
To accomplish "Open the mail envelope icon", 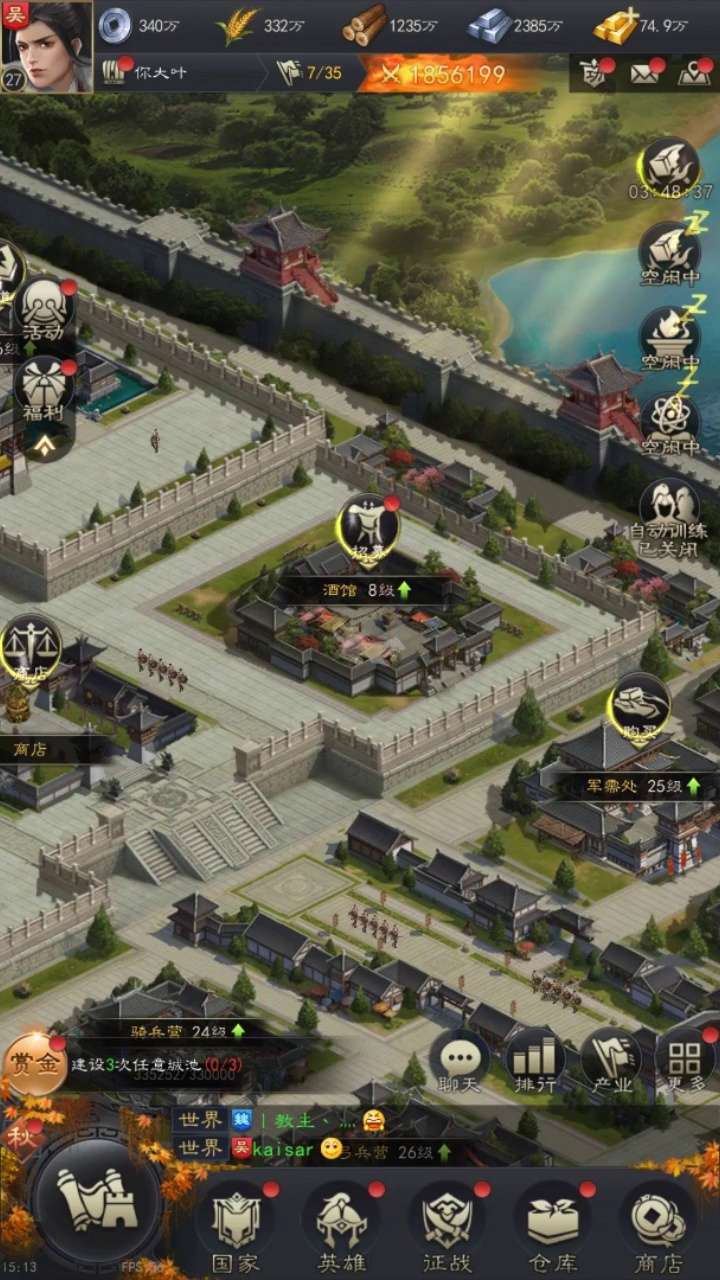I will click(x=645, y=74).
